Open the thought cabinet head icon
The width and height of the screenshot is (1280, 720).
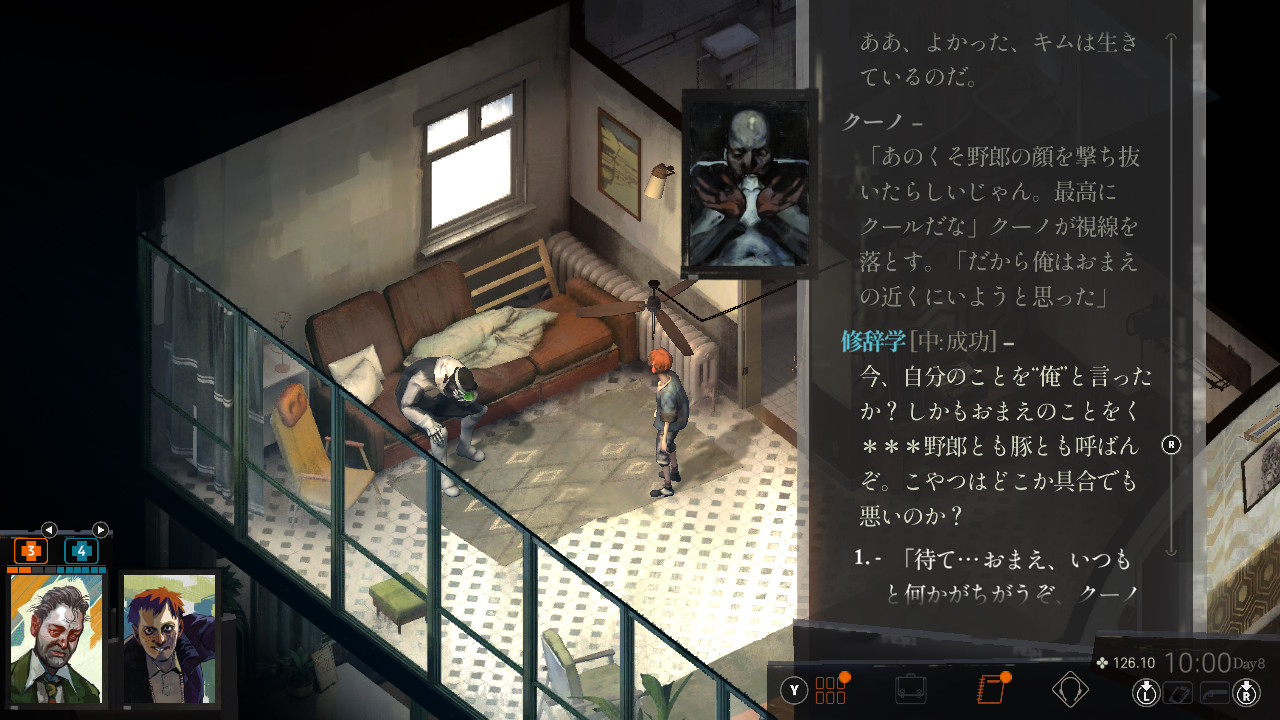click(x=1070, y=690)
